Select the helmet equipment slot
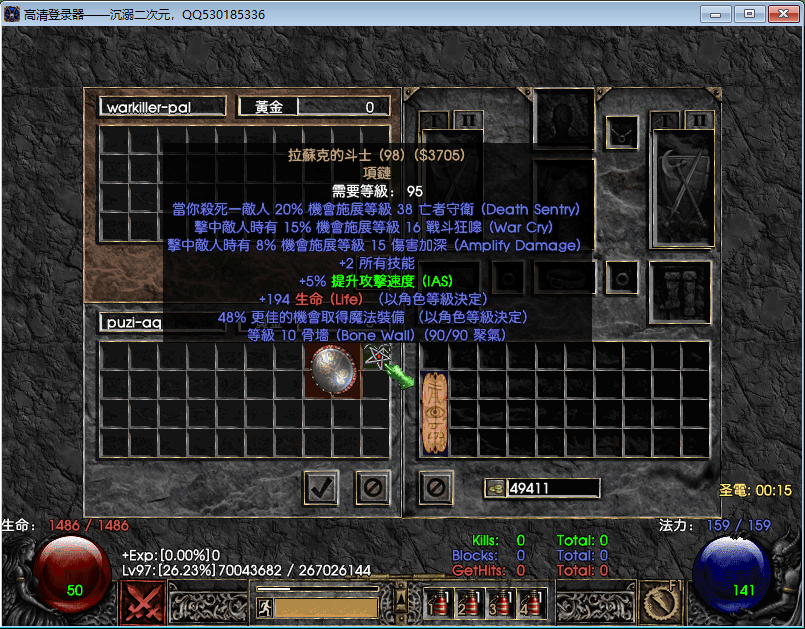 pyautogui.click(x=565, y=118)
